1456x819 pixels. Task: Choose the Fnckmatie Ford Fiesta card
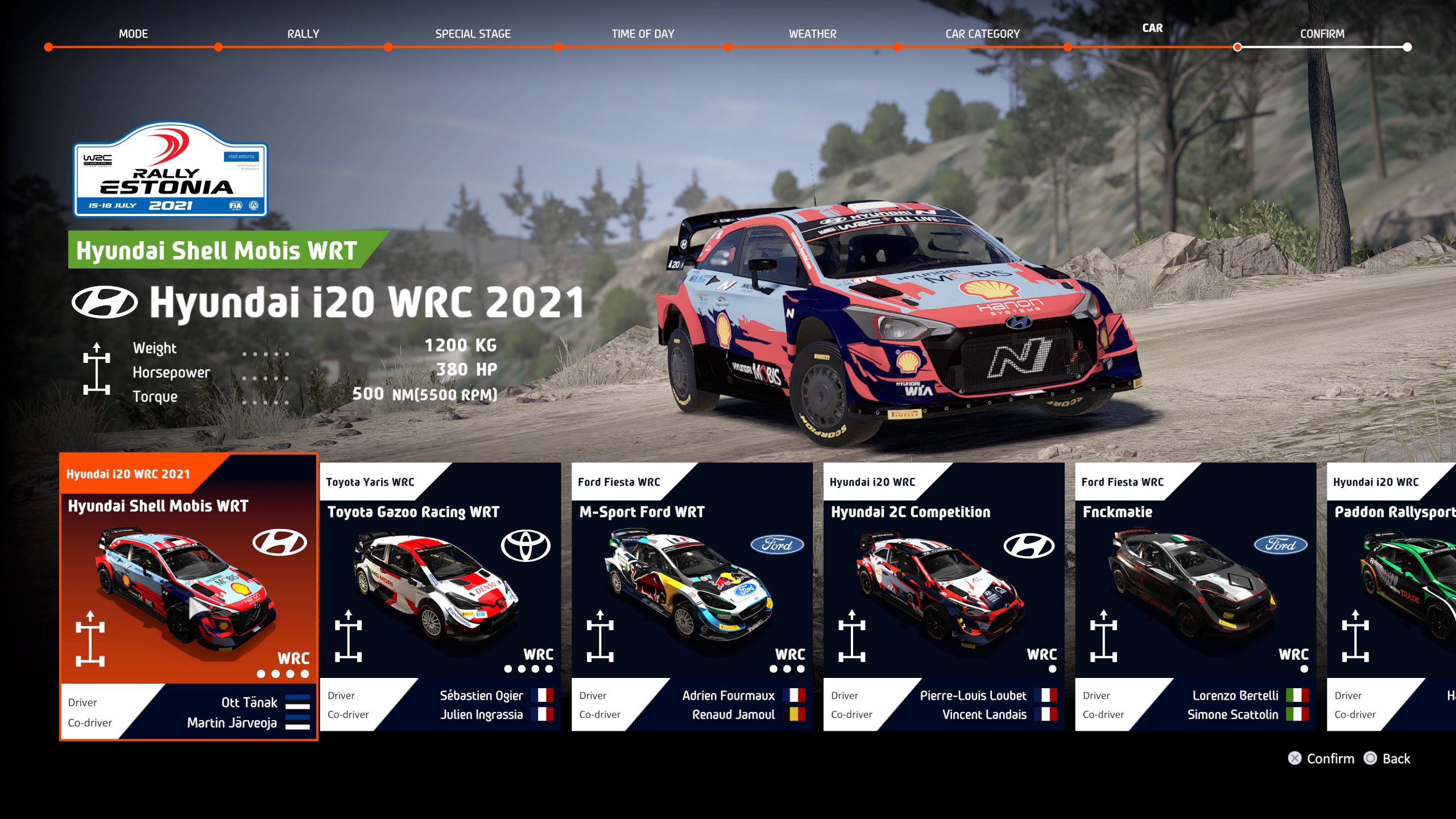point(1195,596)
